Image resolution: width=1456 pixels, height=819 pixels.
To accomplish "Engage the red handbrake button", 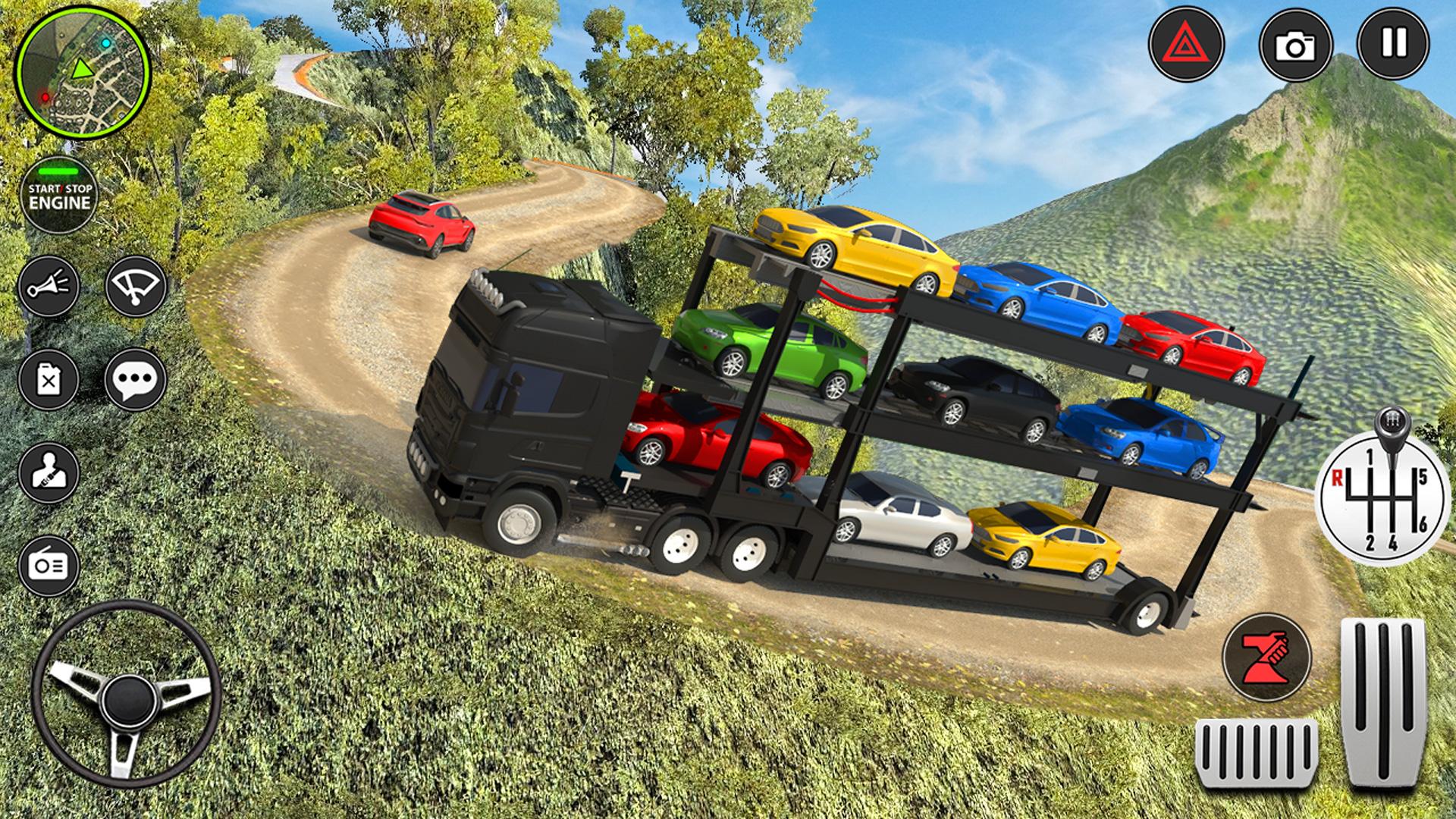I will pyautogui.click(x=1266, y=657).
